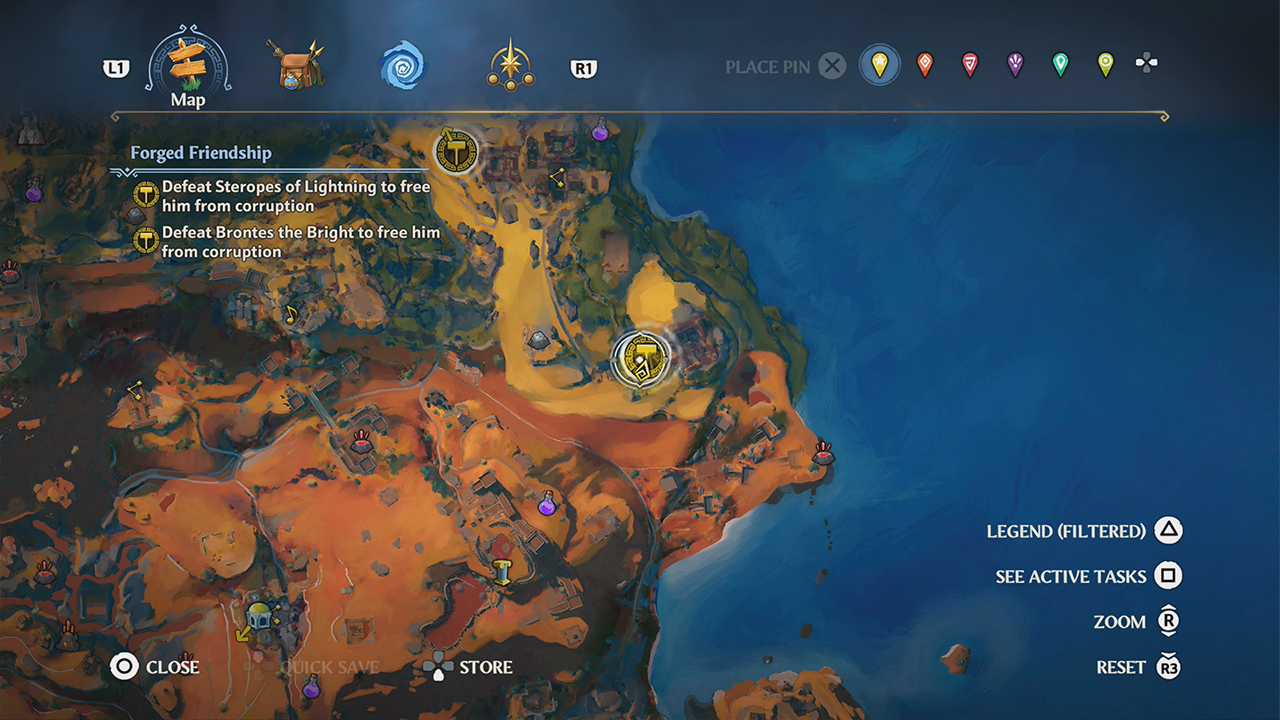
Task: Choose the teal green pin
Action: tap(1060, 66)
